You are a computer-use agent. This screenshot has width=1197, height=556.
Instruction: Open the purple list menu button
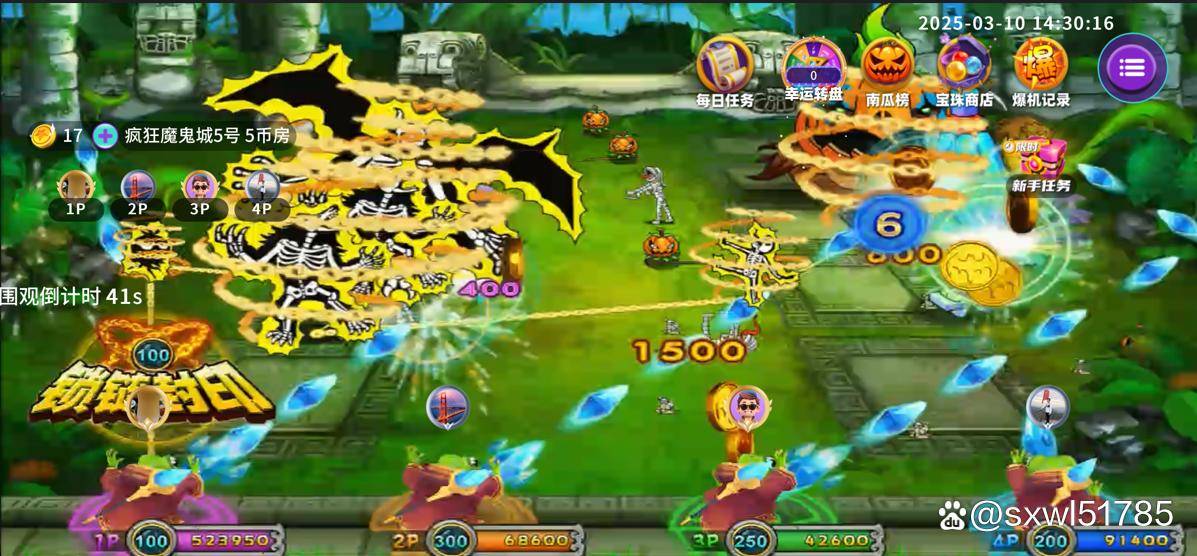1132,68
